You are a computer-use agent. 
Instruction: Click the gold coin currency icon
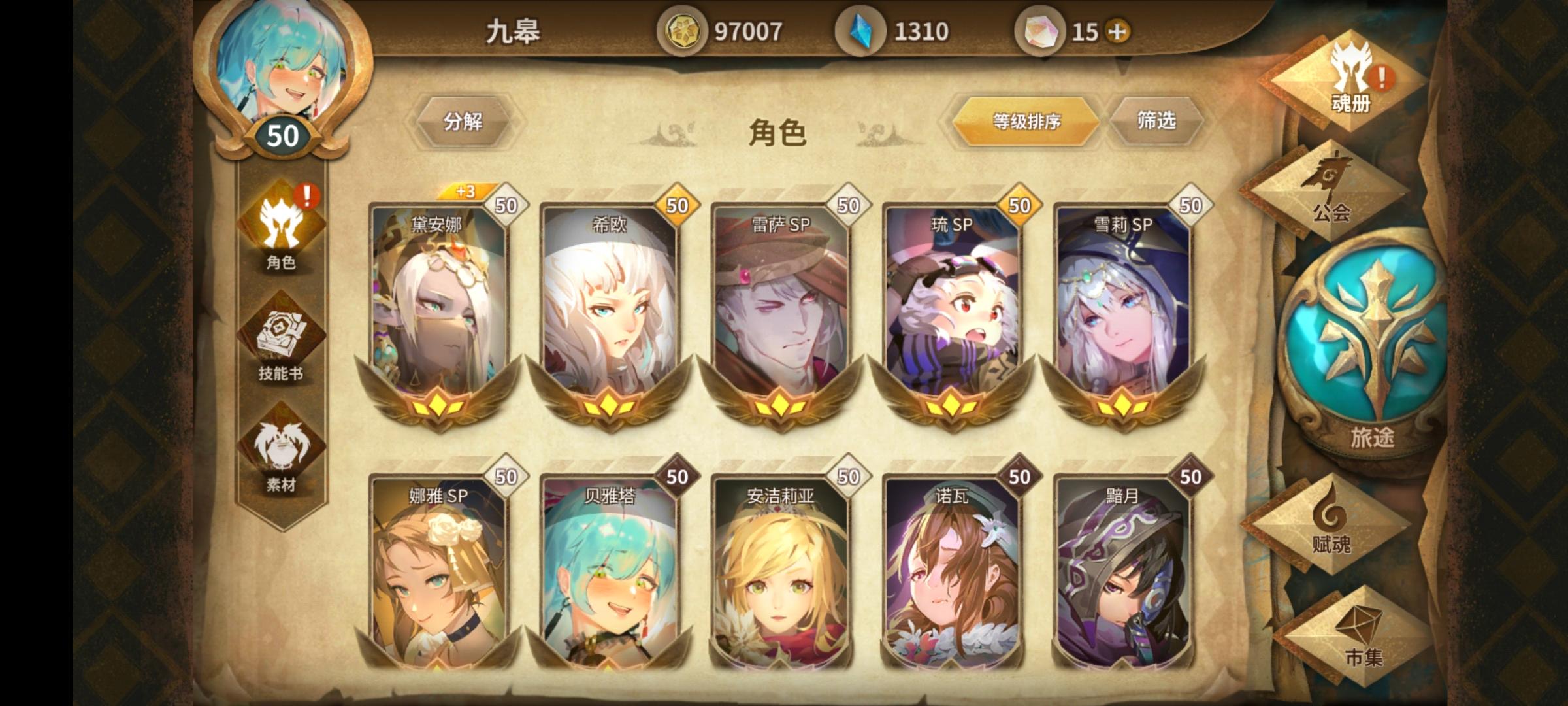[x=685, y=31]
